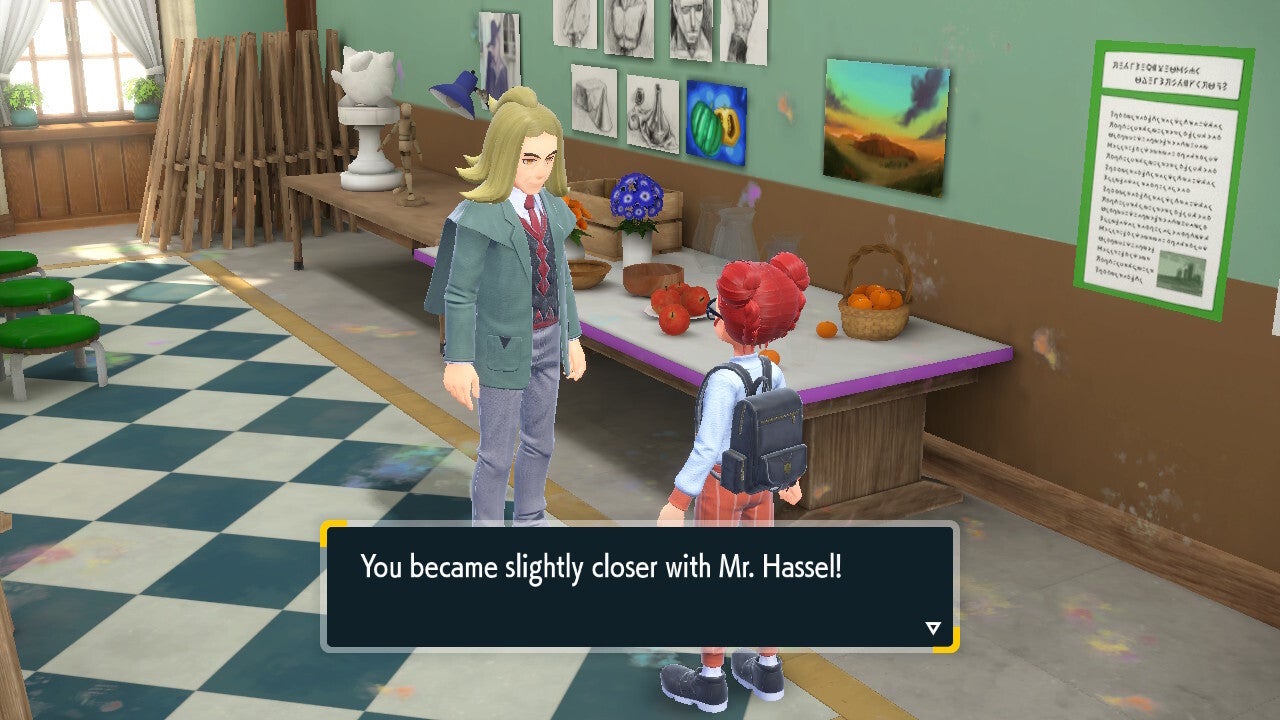
Task: Click the blue melon painting
Action: tap(716, 118)
